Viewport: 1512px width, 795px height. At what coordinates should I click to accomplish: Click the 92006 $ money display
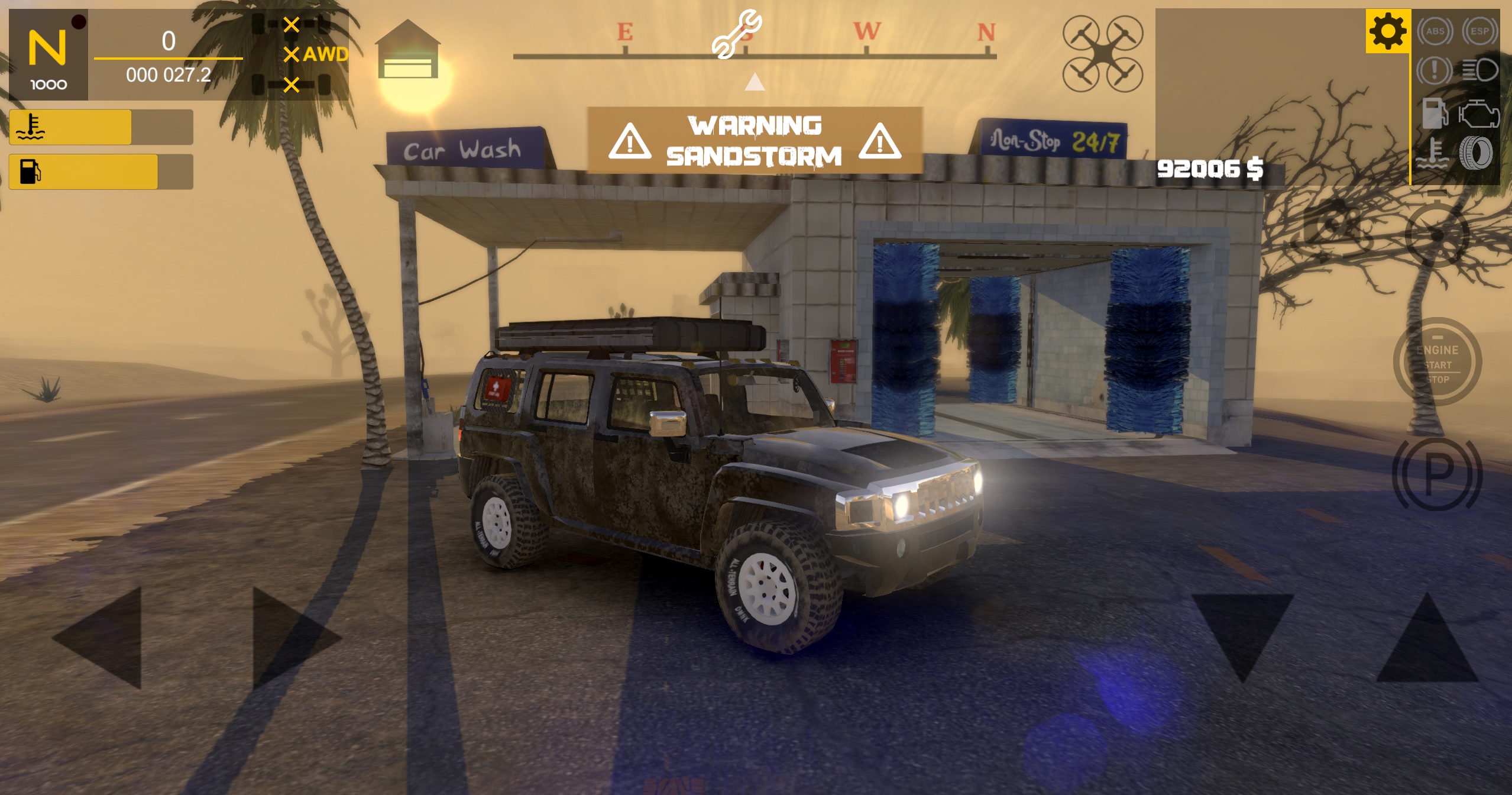pos(1210,170)
